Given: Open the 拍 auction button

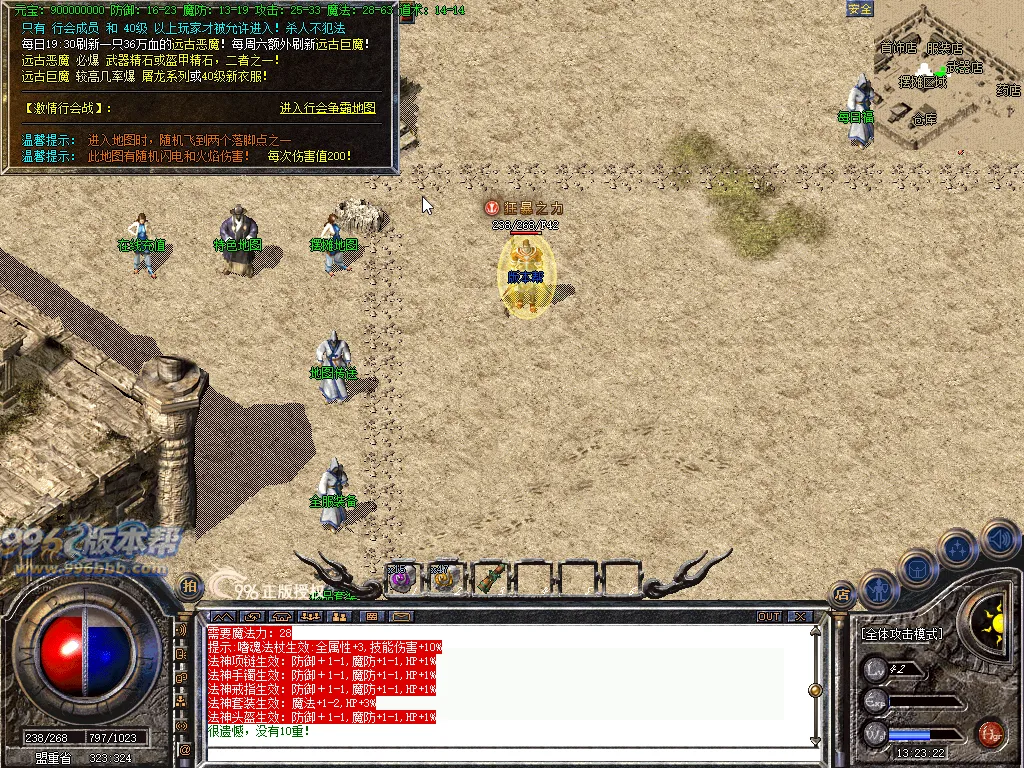Looking at the screenshot, I should (187, 586).
